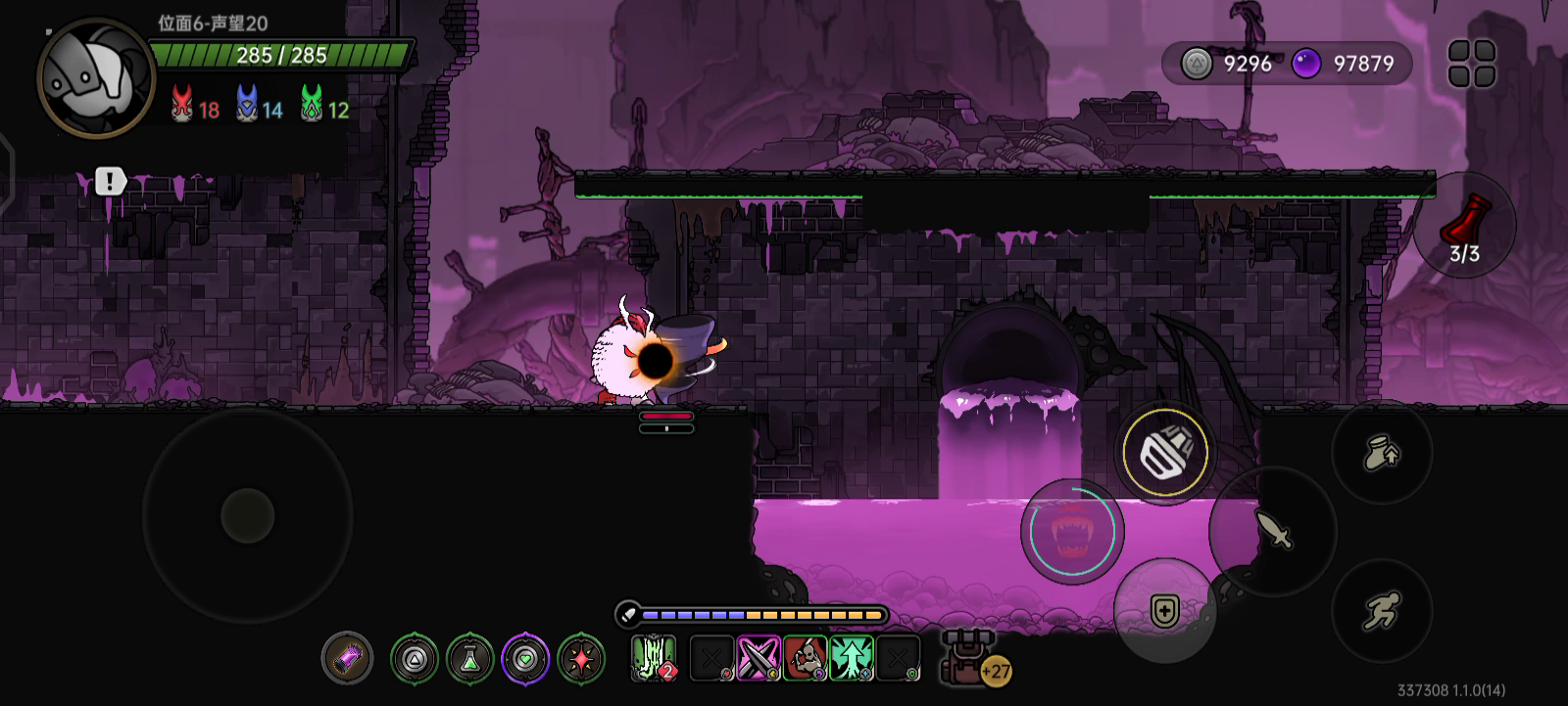Tap the boot jump button
The height and width of the screenshot is (706, 1568).
tap(1382, 453)
